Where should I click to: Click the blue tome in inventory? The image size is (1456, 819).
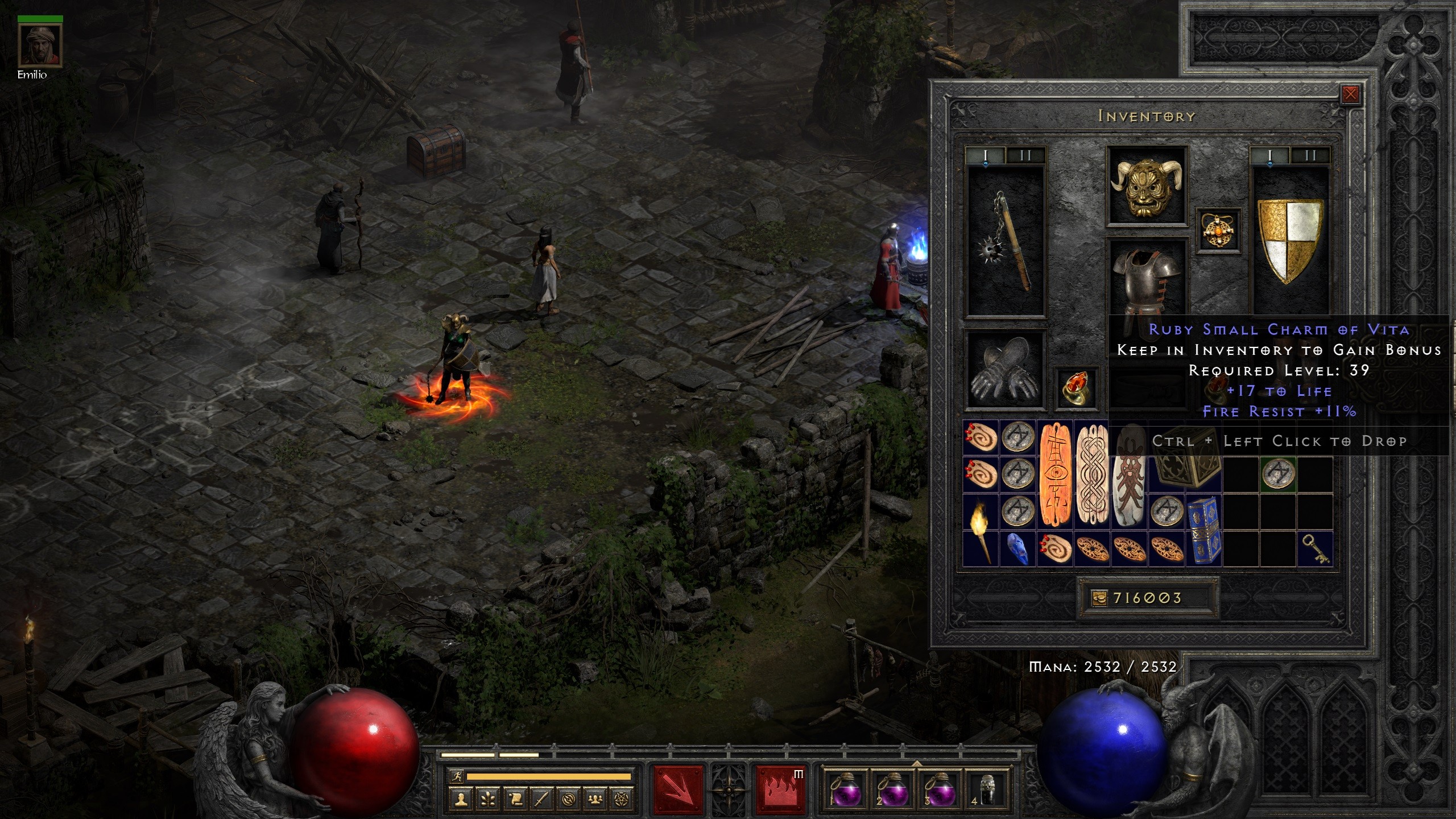tap(1203, 530)
